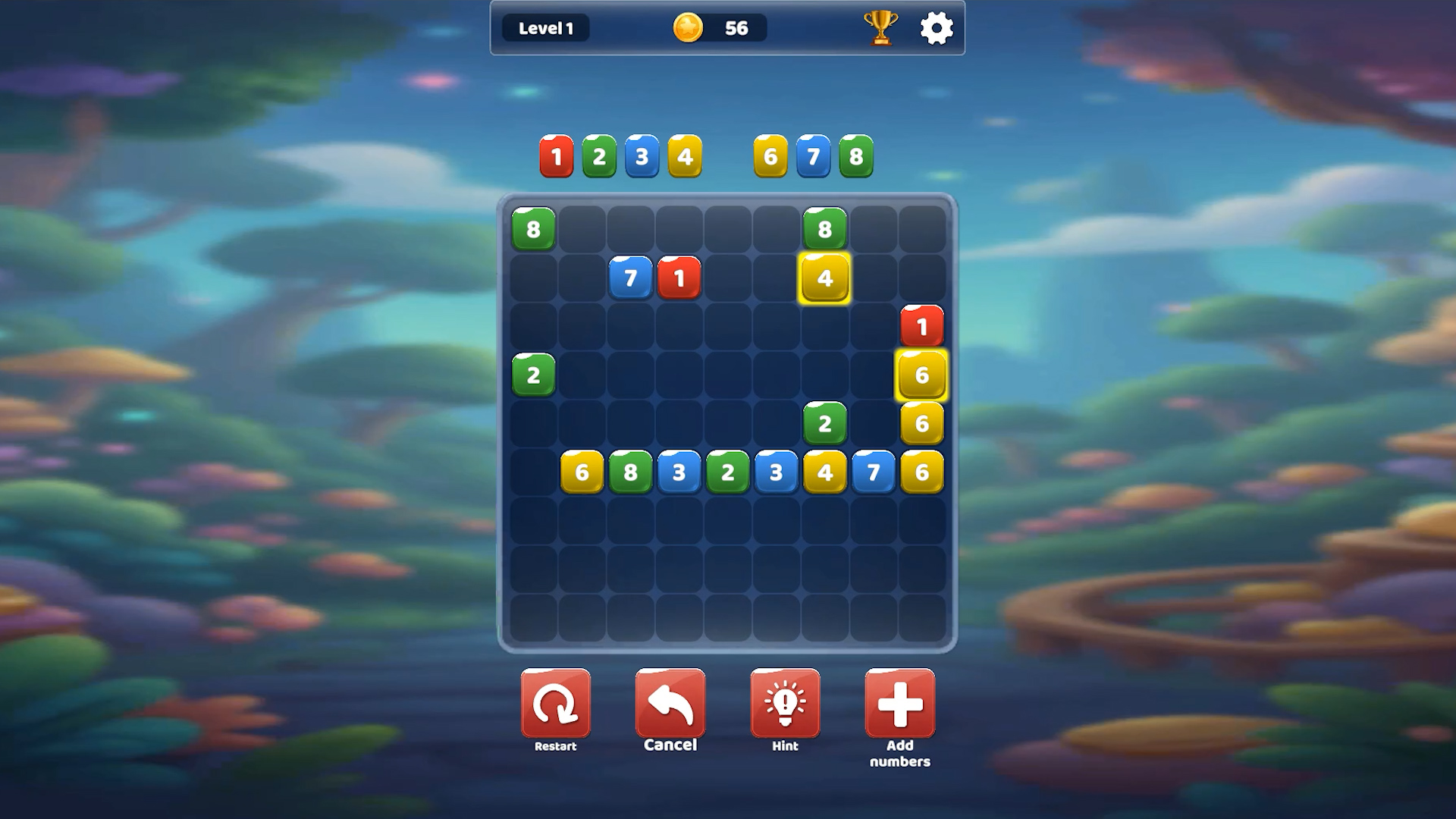The width and height of the screenshot is (1456, 819).
Task: Select the green 2 tile in the tray
Action: [599, 157]
